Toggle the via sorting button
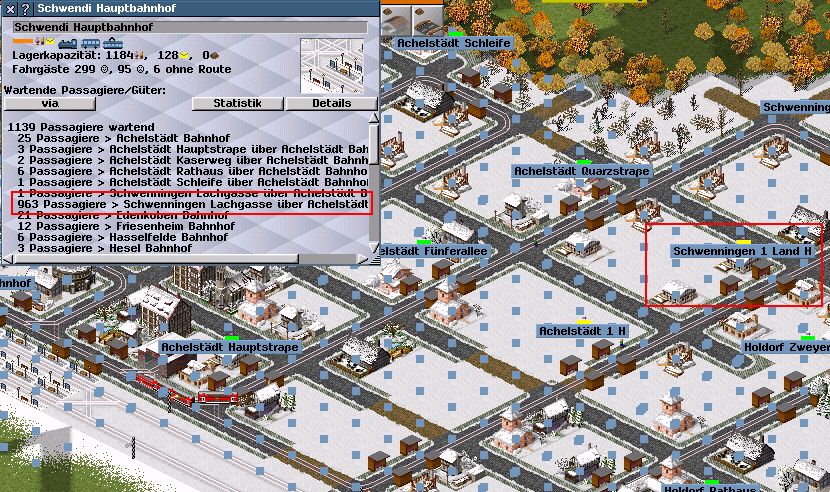 click(48, 103)
